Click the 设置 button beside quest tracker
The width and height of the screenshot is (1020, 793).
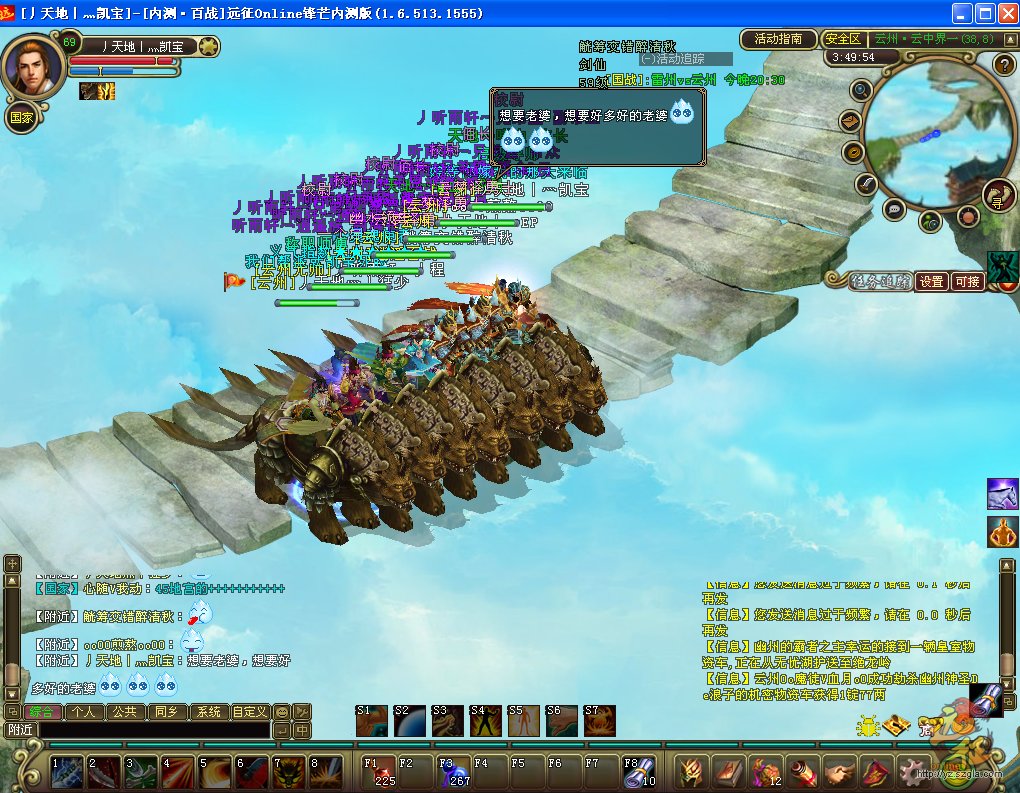coord(932,282)
